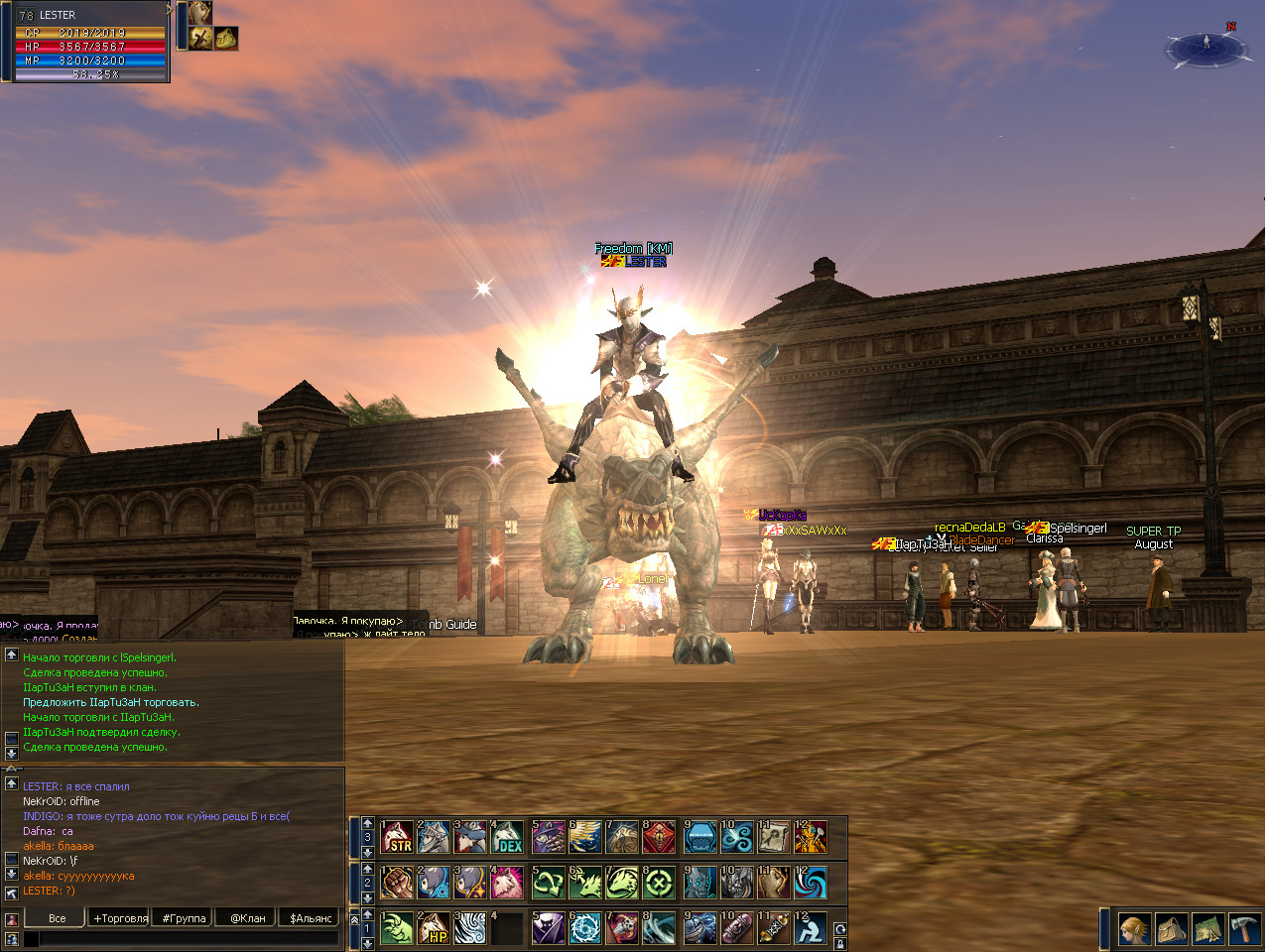The width and height of the screenshot is (1270, 952).
Task: Open the $Альянс chat tab
Action: coord(311,918)
